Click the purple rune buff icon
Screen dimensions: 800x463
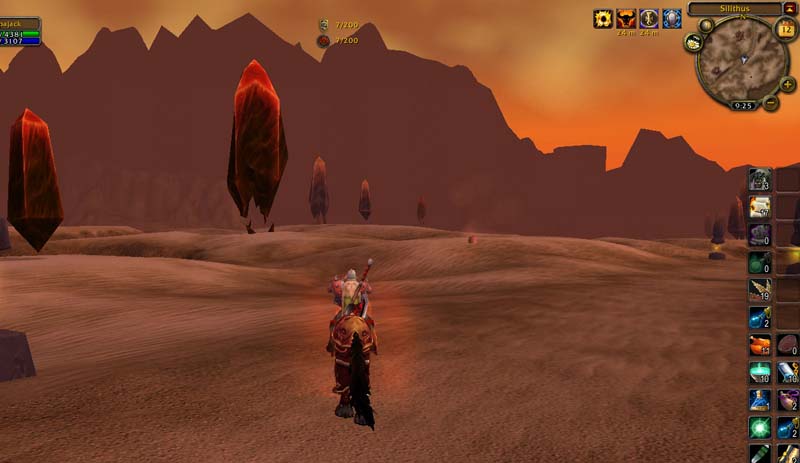tap(649, 19)
